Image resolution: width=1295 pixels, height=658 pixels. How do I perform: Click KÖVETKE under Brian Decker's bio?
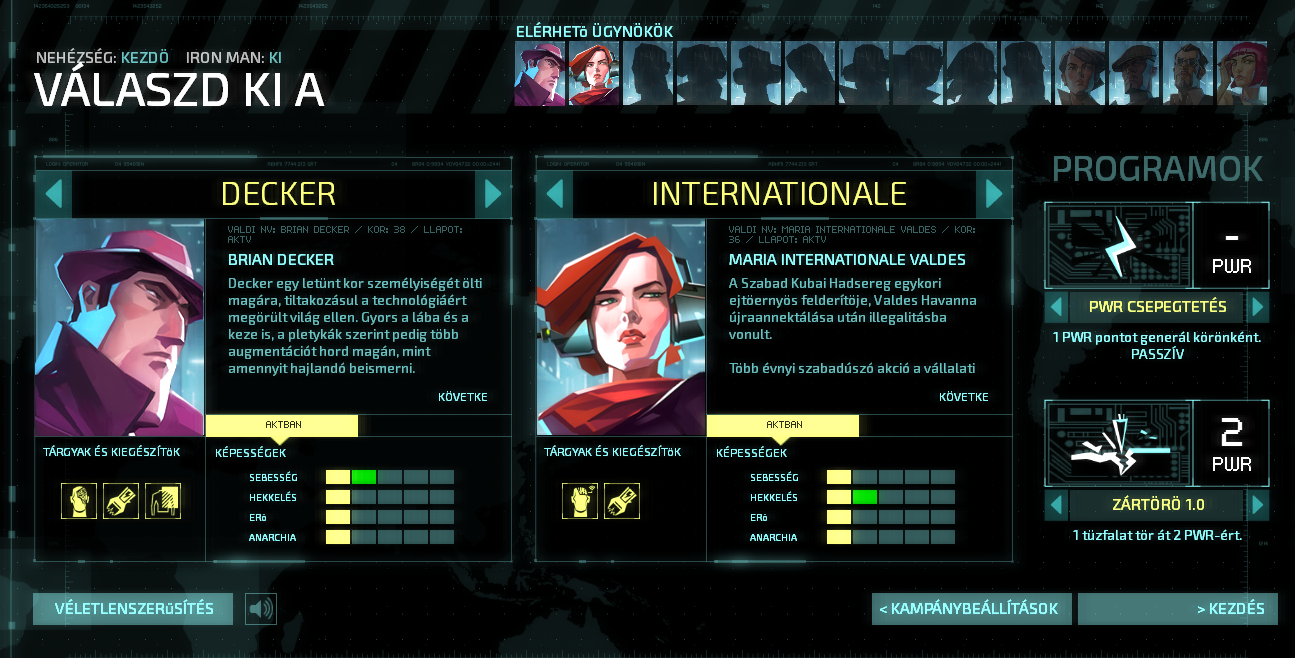tap(463, 397)
